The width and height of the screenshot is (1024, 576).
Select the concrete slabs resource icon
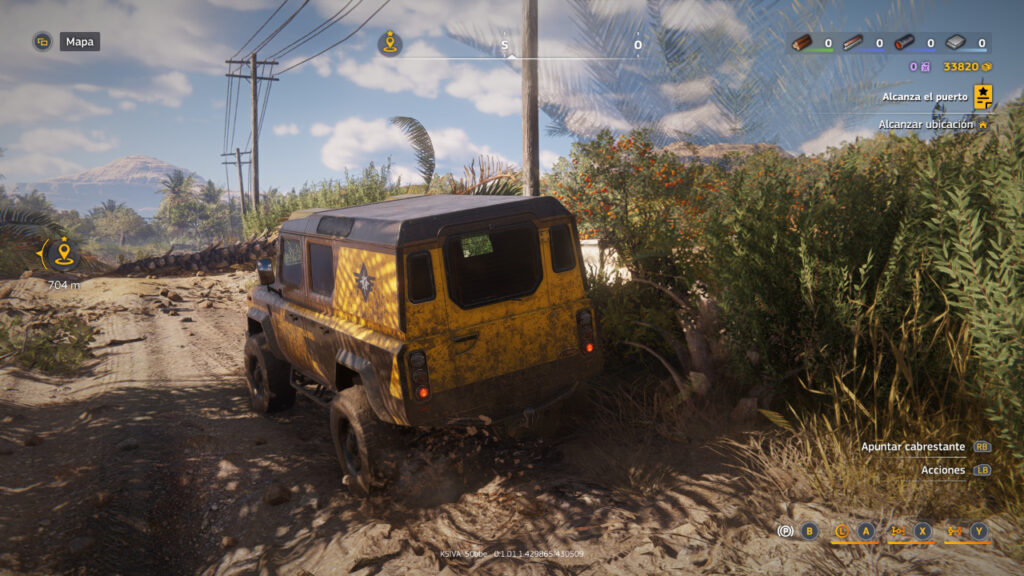955,43
